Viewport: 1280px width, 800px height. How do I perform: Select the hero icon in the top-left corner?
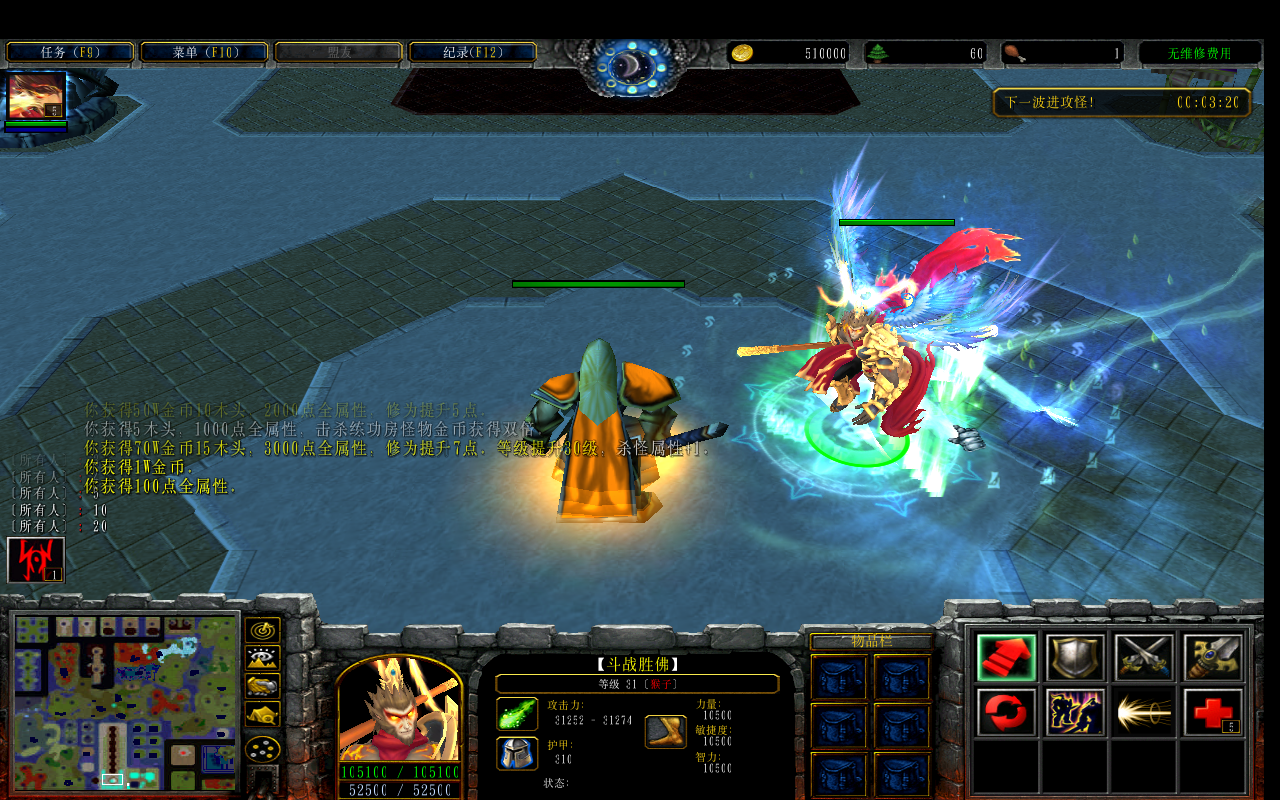(x=36, y=96)
